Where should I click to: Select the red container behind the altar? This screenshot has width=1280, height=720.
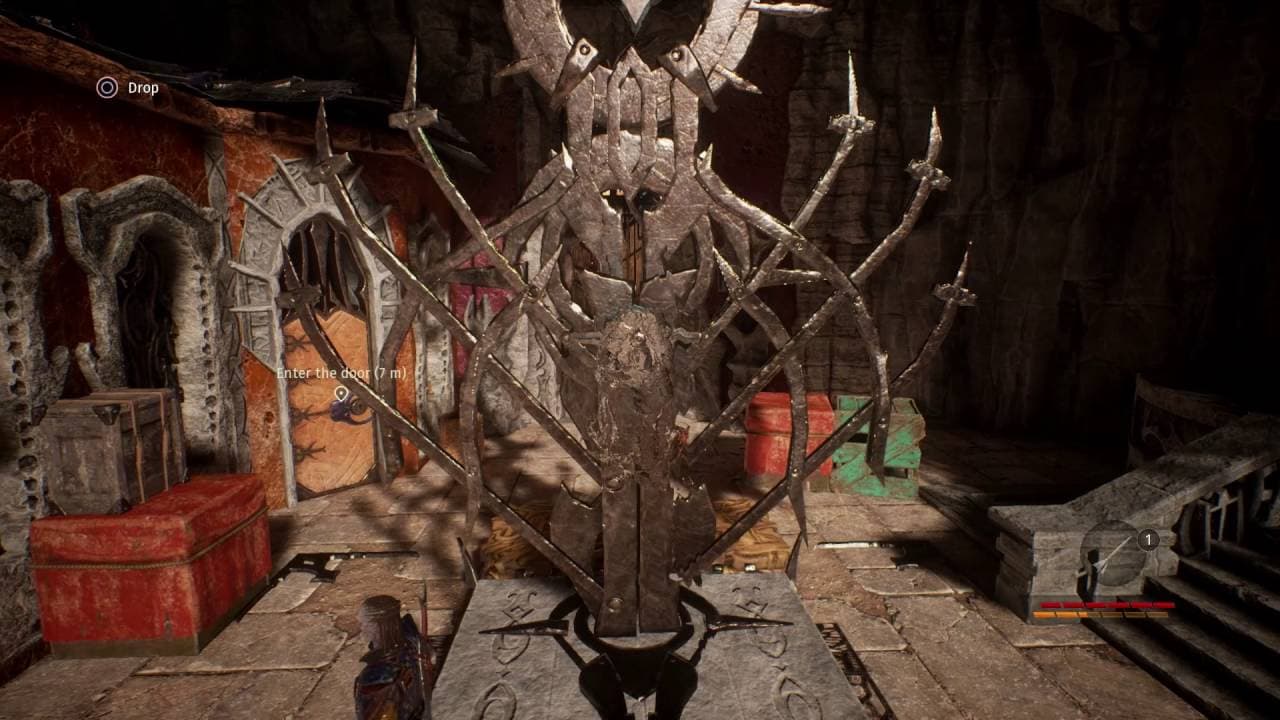pyautogui.click(x=775, y=440)
